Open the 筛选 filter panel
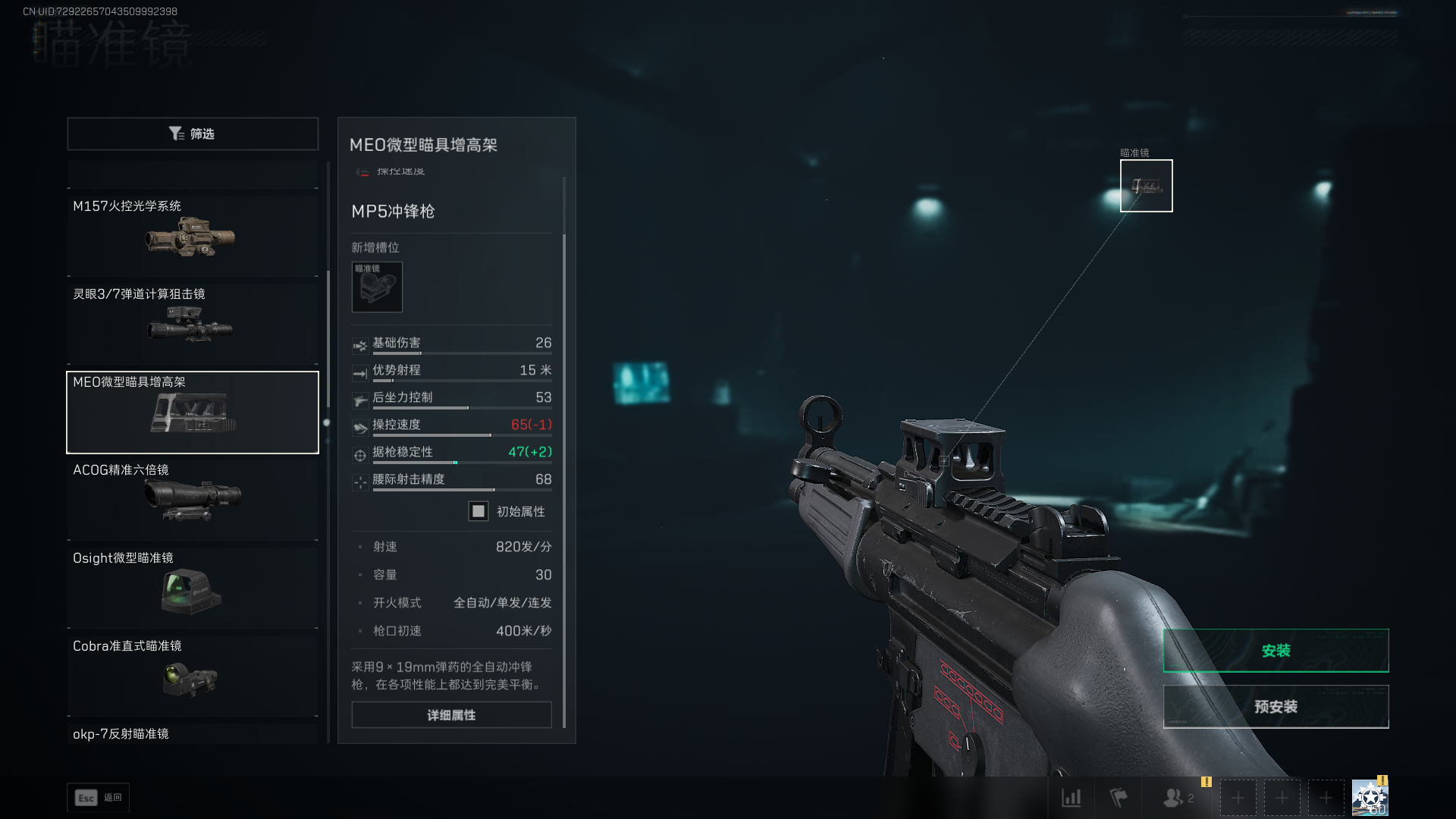Screen dimensions: 1456x819 click(x=193, y=133)
